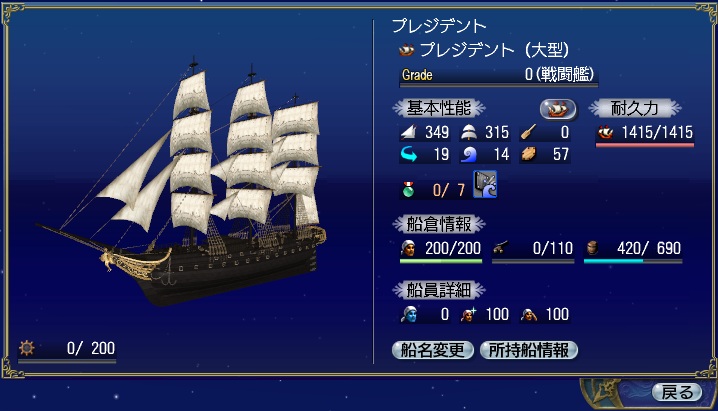Open the 所持船情報 owned ships info

pyautogui.click(x=529, y=350)
